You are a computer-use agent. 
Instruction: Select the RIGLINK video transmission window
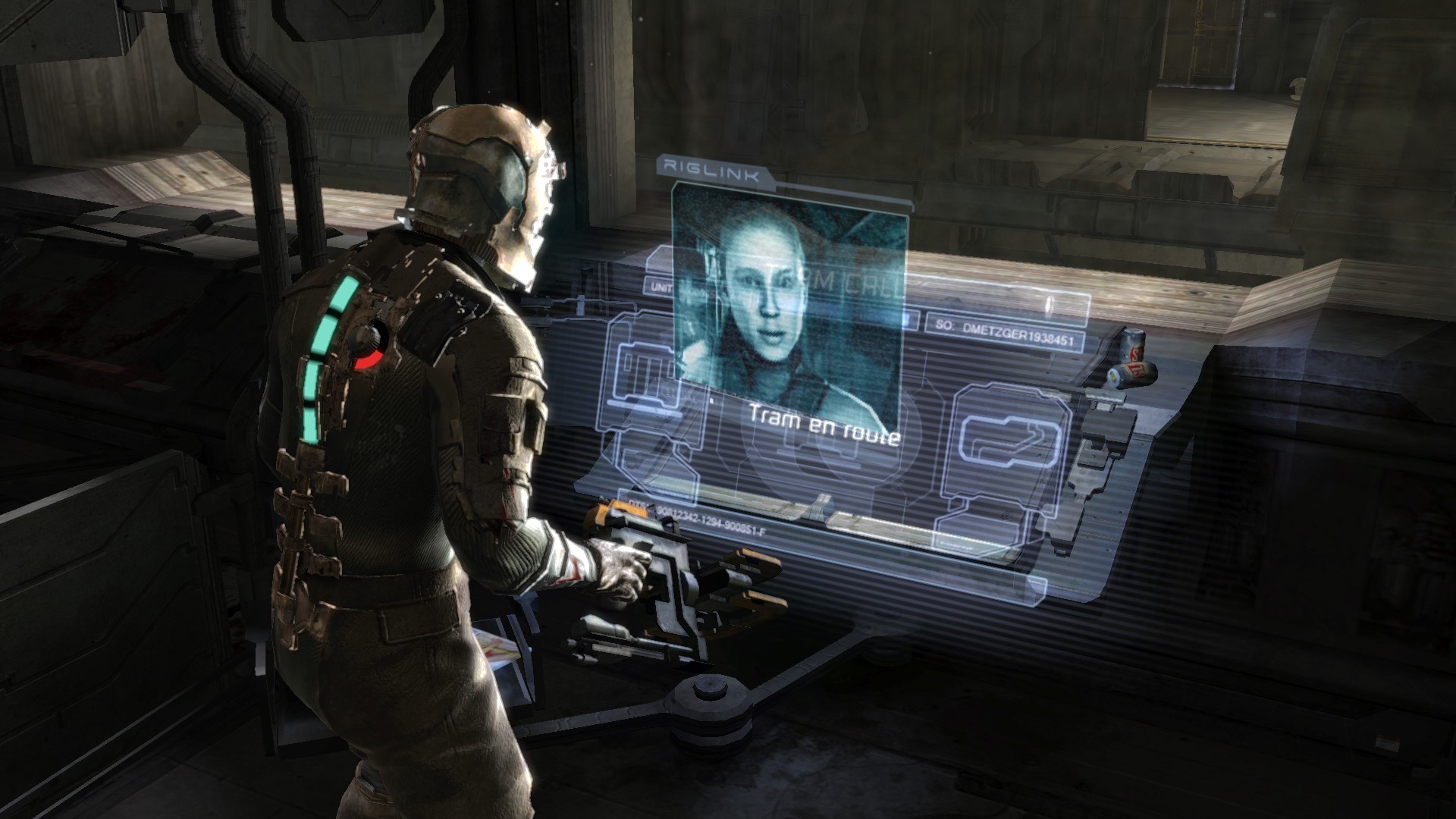tap(789, 303)
